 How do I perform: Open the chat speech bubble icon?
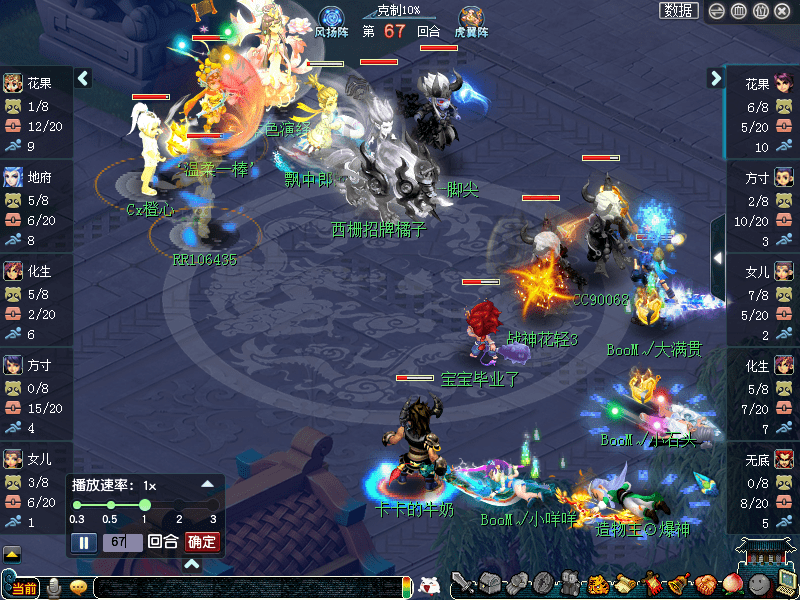click(x=78, y=587)
